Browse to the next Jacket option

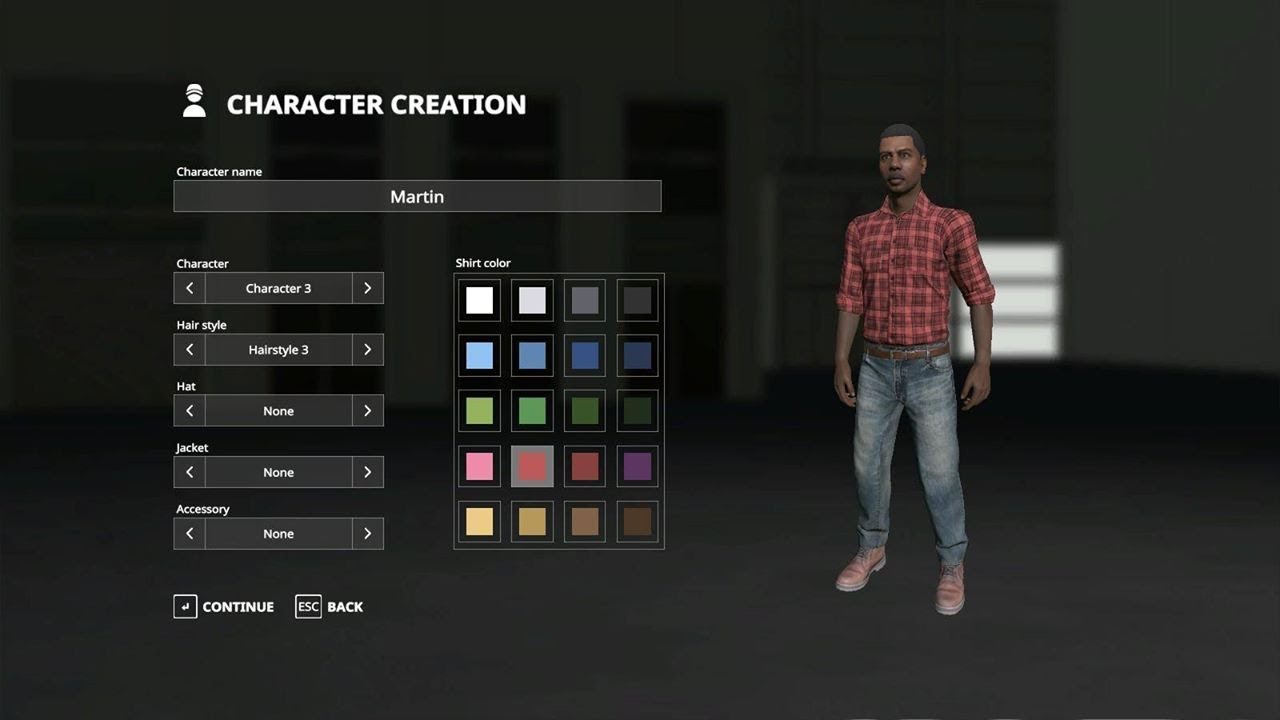point(367,471)
